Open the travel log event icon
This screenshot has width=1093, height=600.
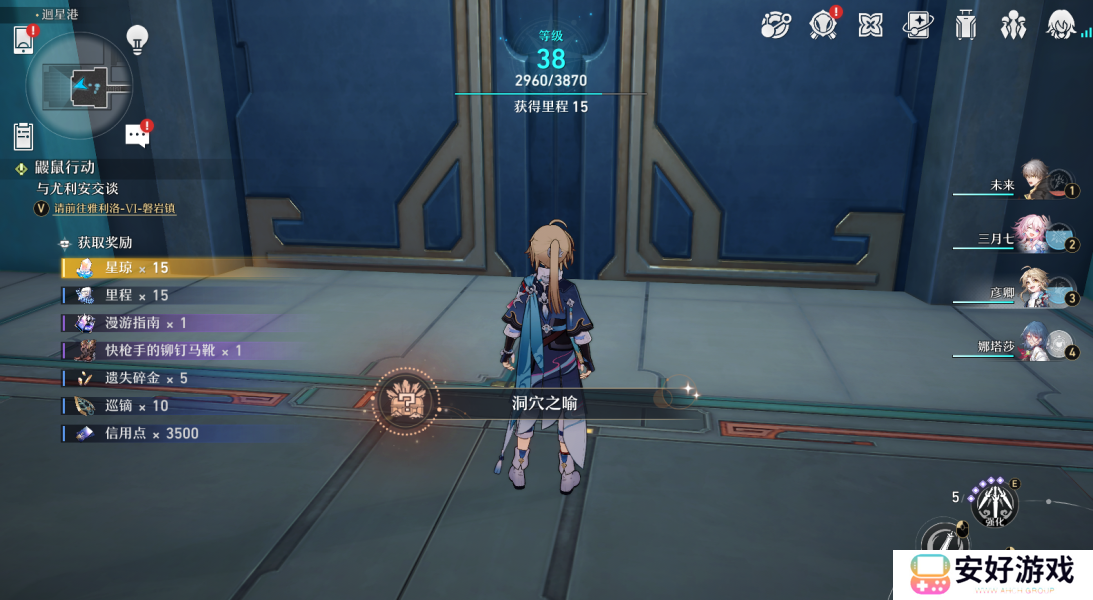point(775,25)
